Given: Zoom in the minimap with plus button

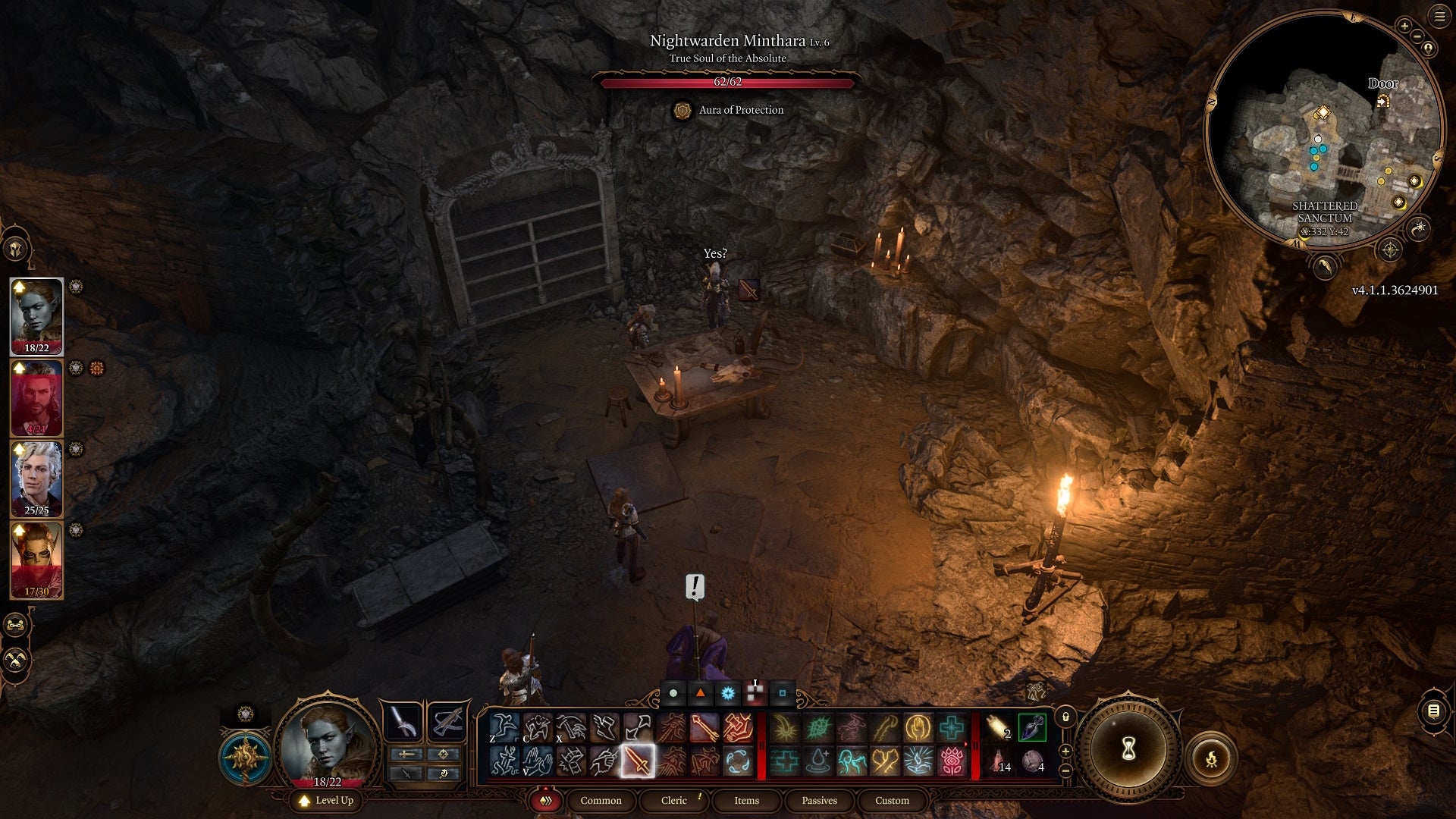Looking at the screenshot, I should pyautogui.click(x=1404, y=27).
